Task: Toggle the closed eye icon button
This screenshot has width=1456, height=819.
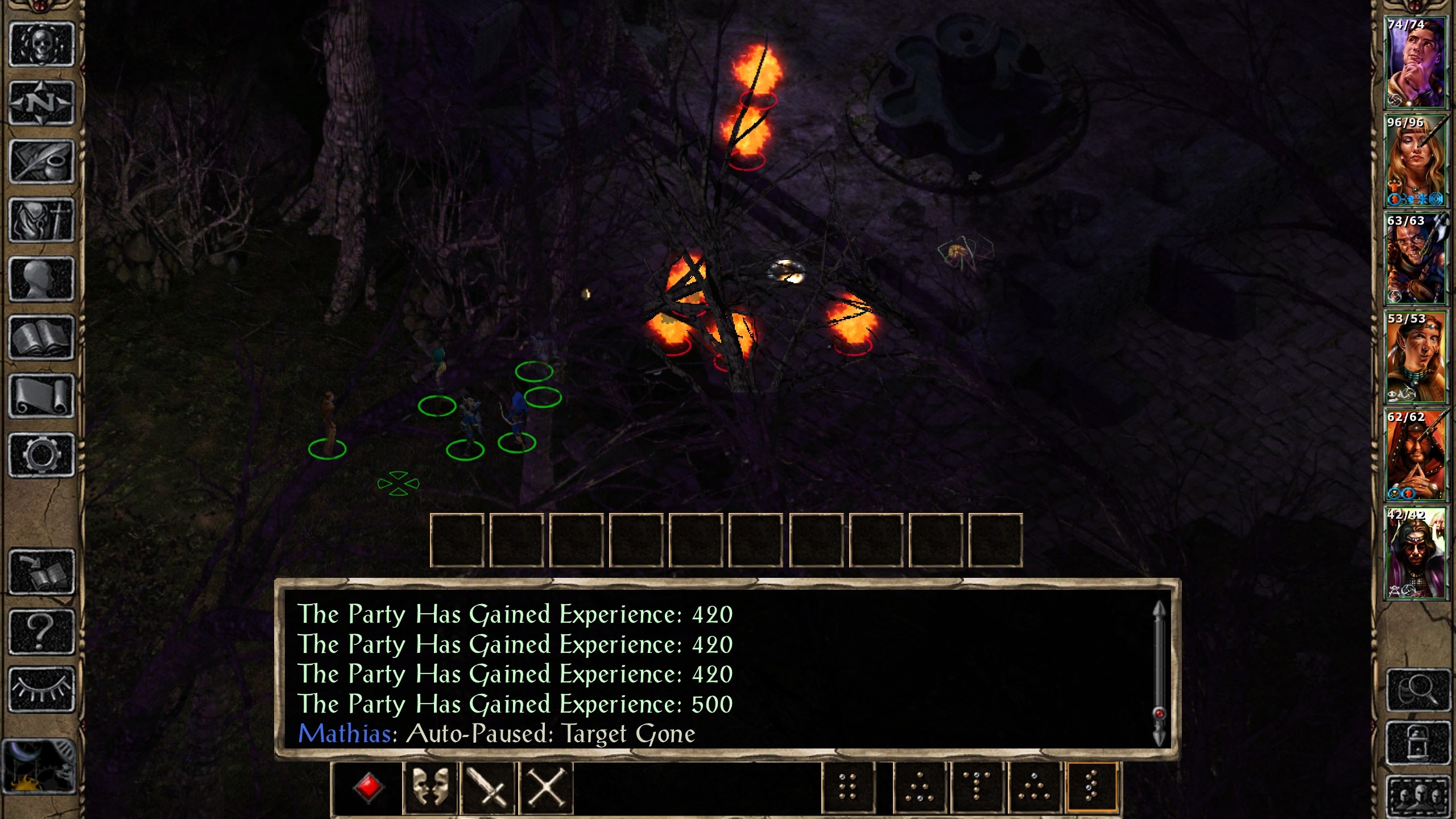Action: 42,689
